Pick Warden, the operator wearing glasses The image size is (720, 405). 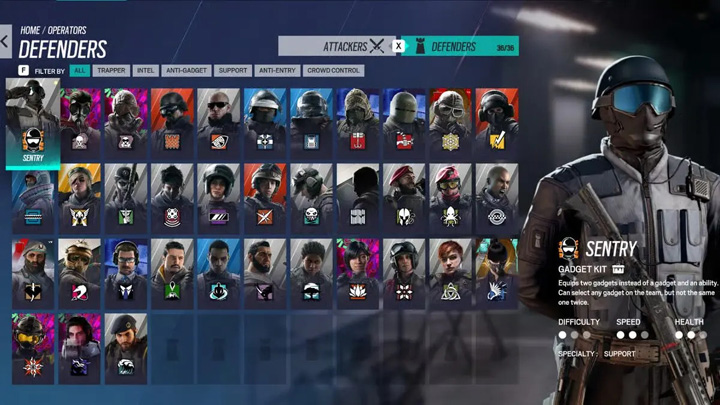(125, 270)
